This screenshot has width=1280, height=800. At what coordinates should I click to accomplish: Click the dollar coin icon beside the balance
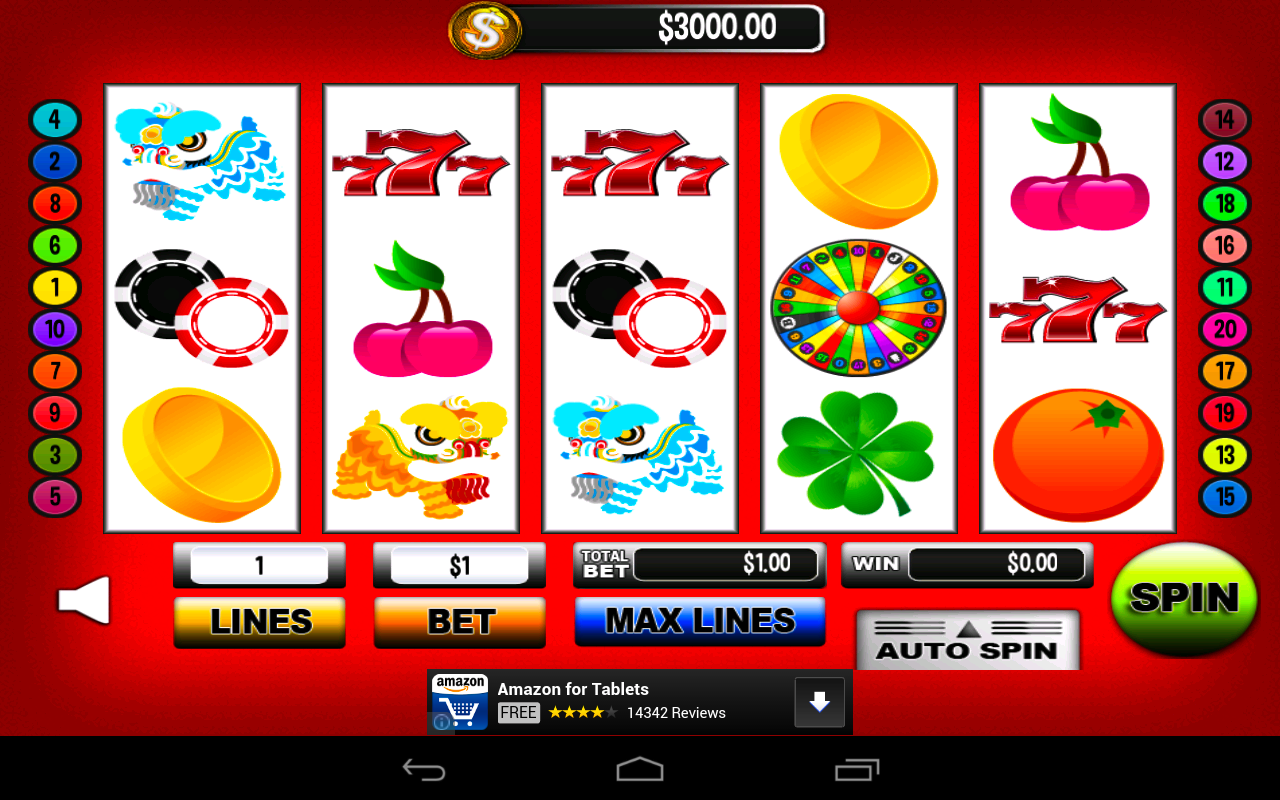click(x=486, y=30)
